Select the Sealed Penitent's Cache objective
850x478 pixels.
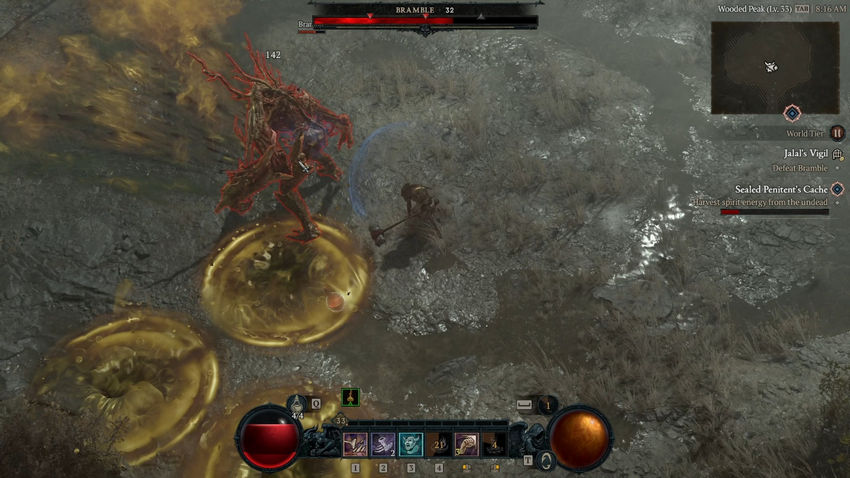tap(780, 189)
